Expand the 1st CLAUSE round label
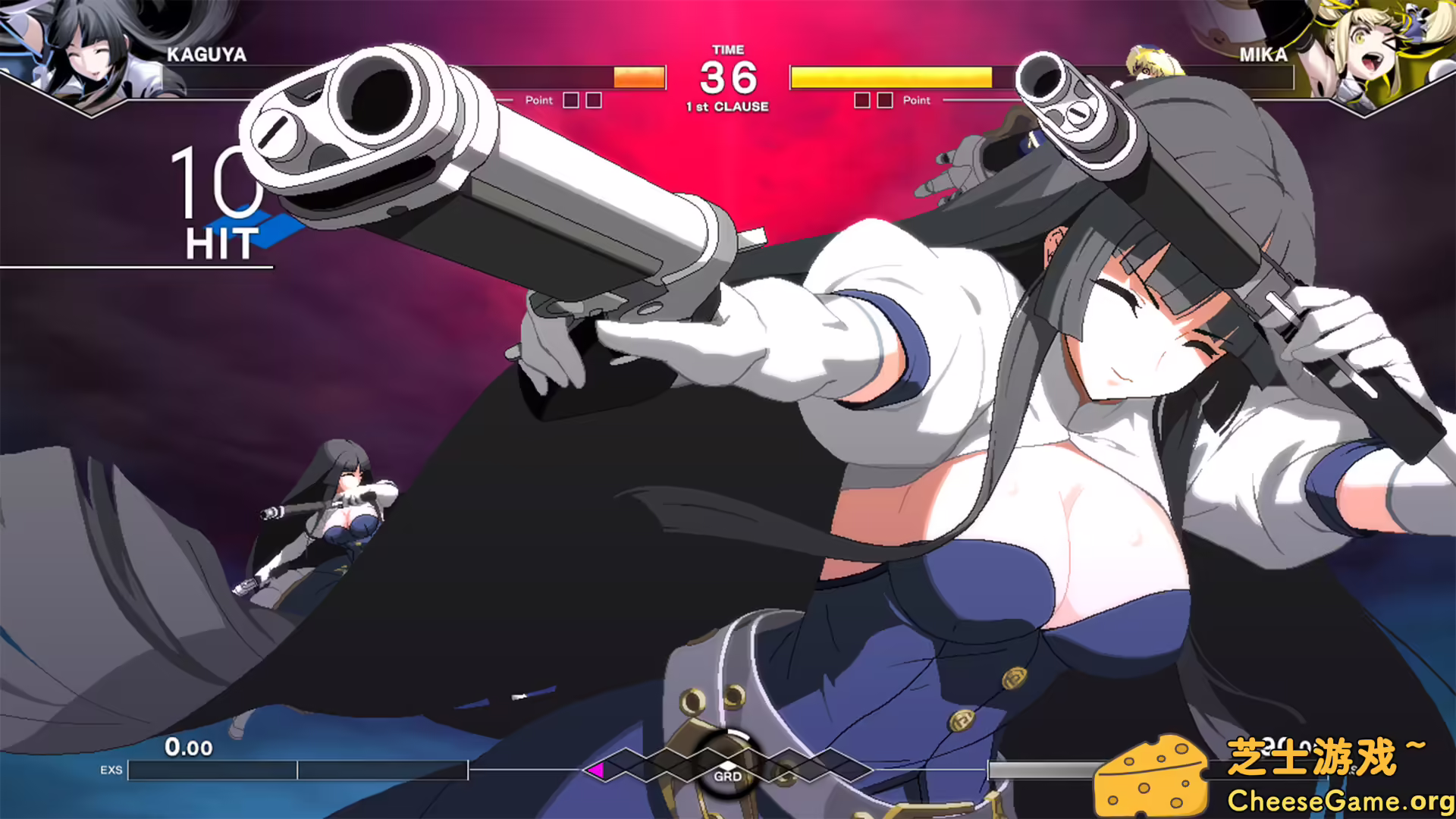 coord(727,107)
